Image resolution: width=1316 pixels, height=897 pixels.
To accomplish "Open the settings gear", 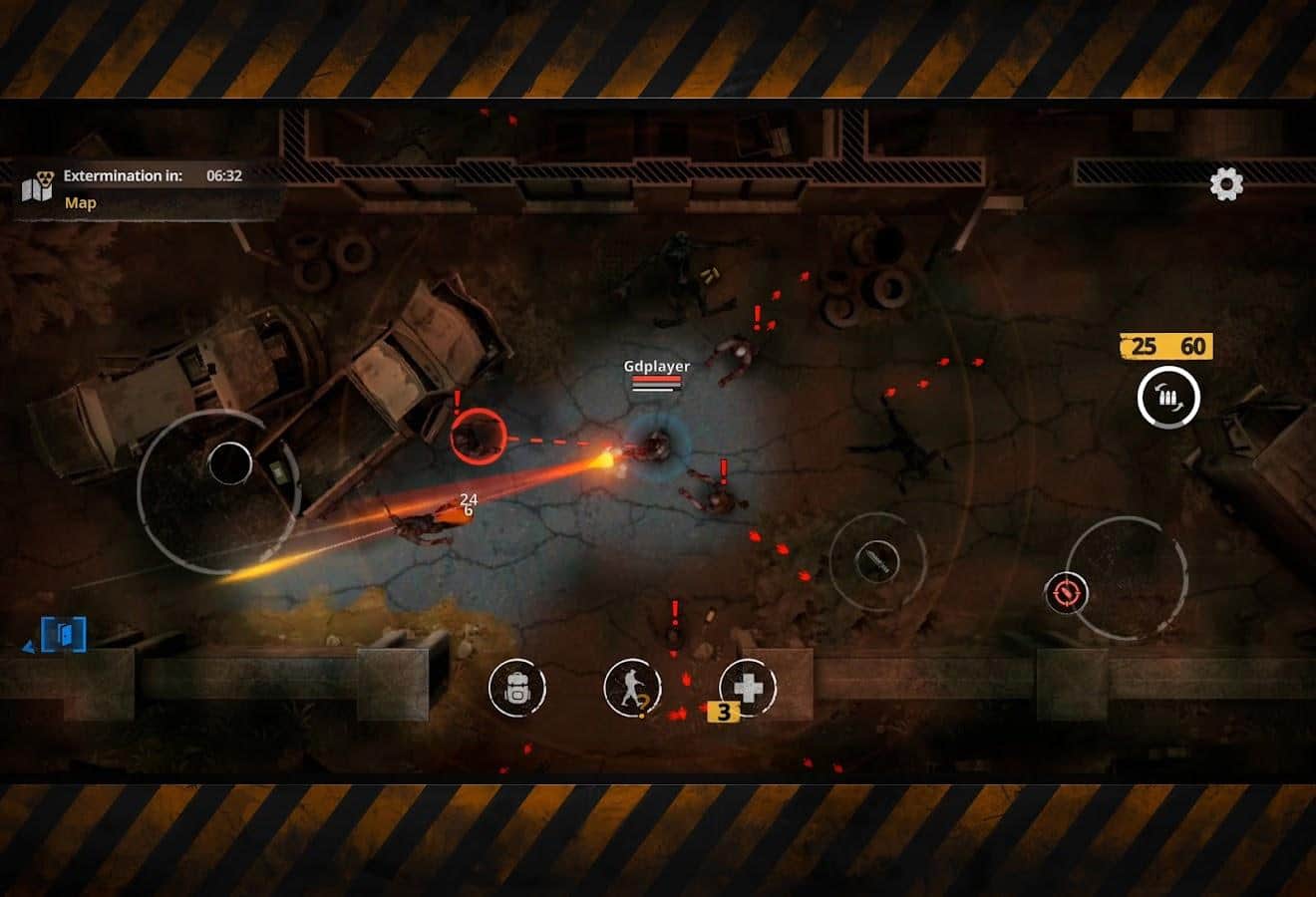I will [x=1224, y=184].
